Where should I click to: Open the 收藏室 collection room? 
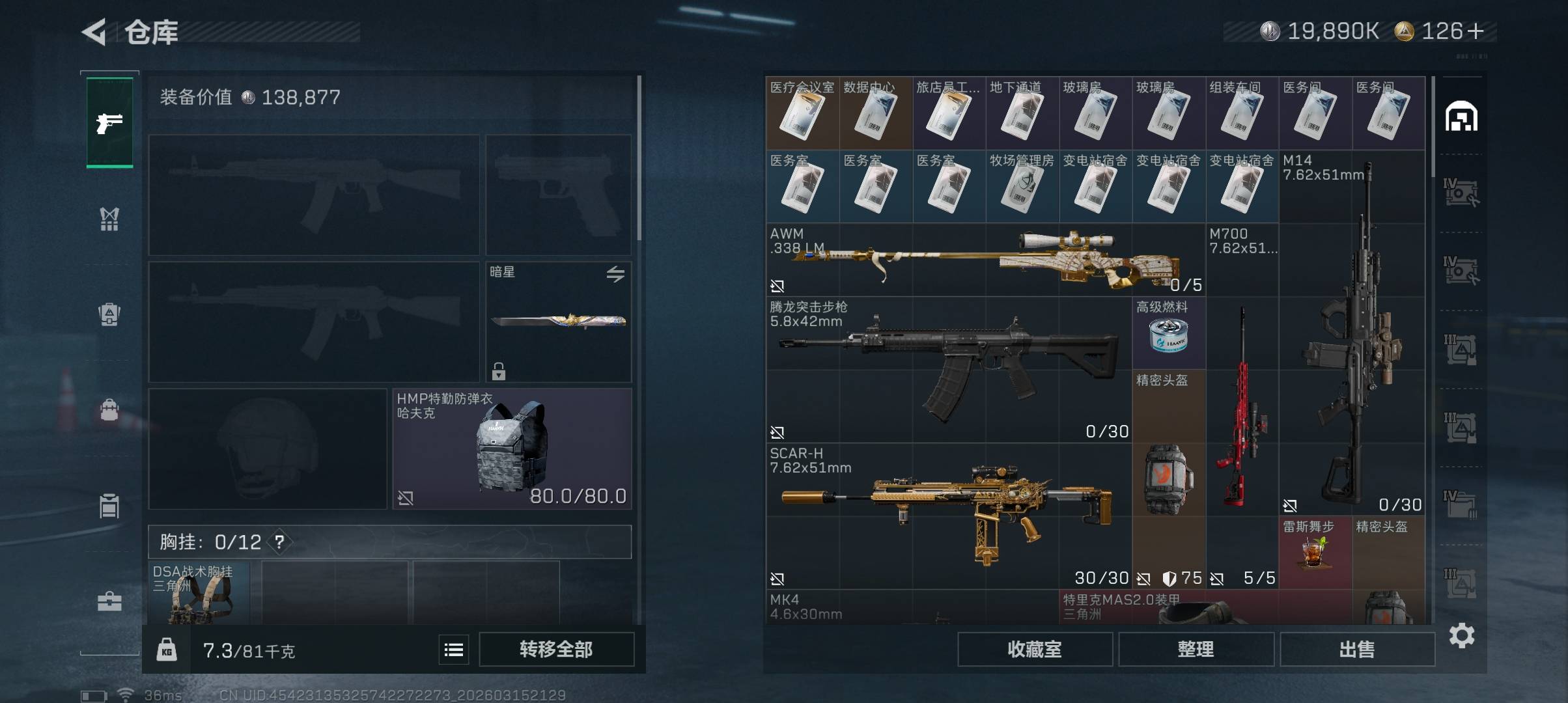(x=1034, y=649)
